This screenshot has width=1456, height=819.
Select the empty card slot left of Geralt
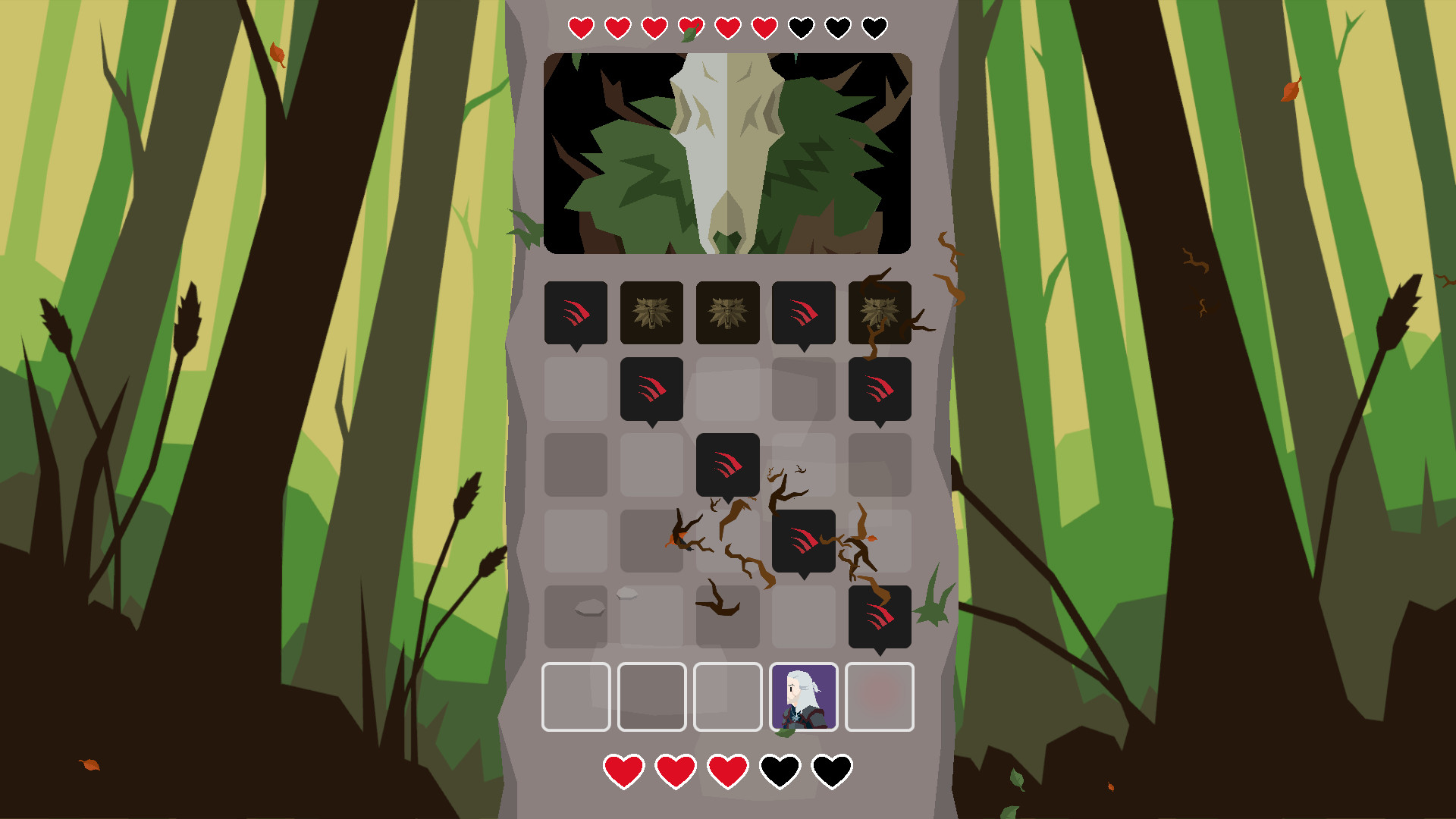(x=726, y=698)
